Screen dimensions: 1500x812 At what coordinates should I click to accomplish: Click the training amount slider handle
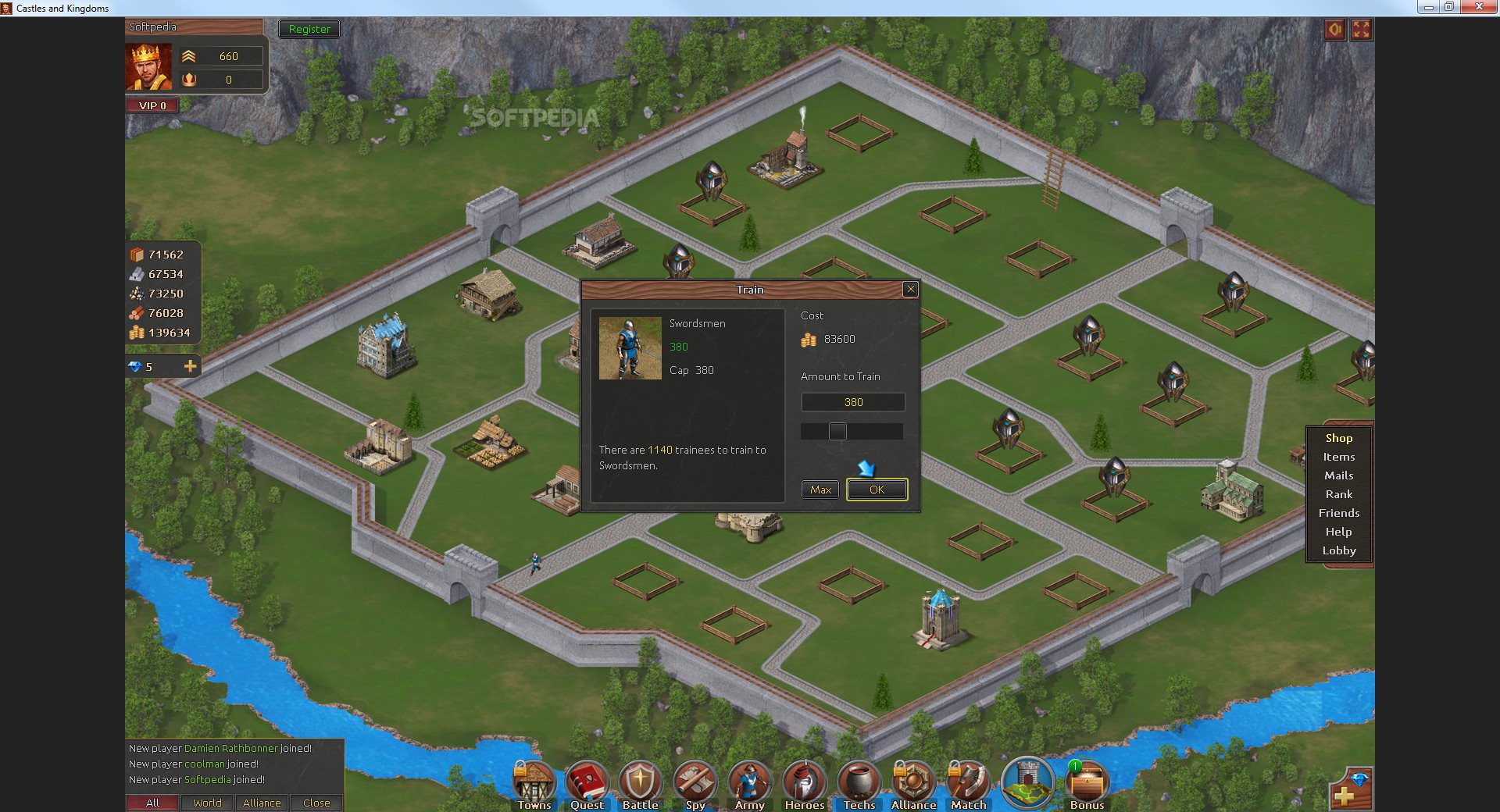click(837, 431)
